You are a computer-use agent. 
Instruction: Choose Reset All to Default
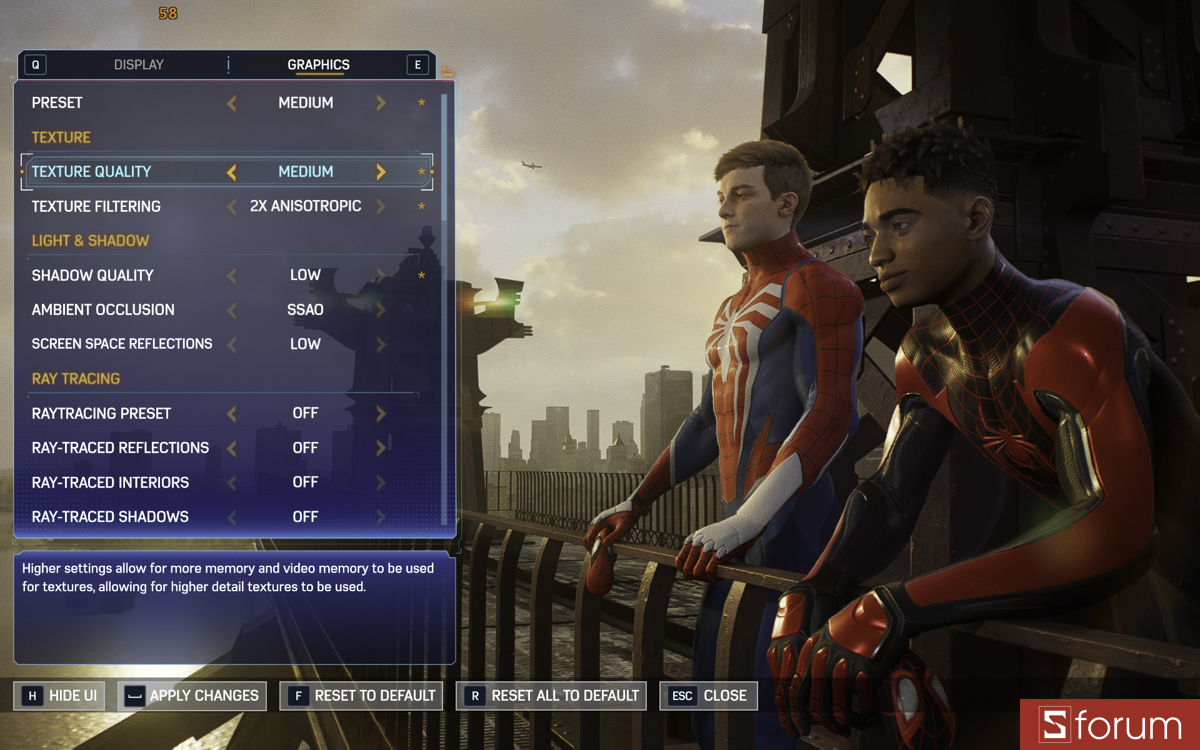(552, 696)
